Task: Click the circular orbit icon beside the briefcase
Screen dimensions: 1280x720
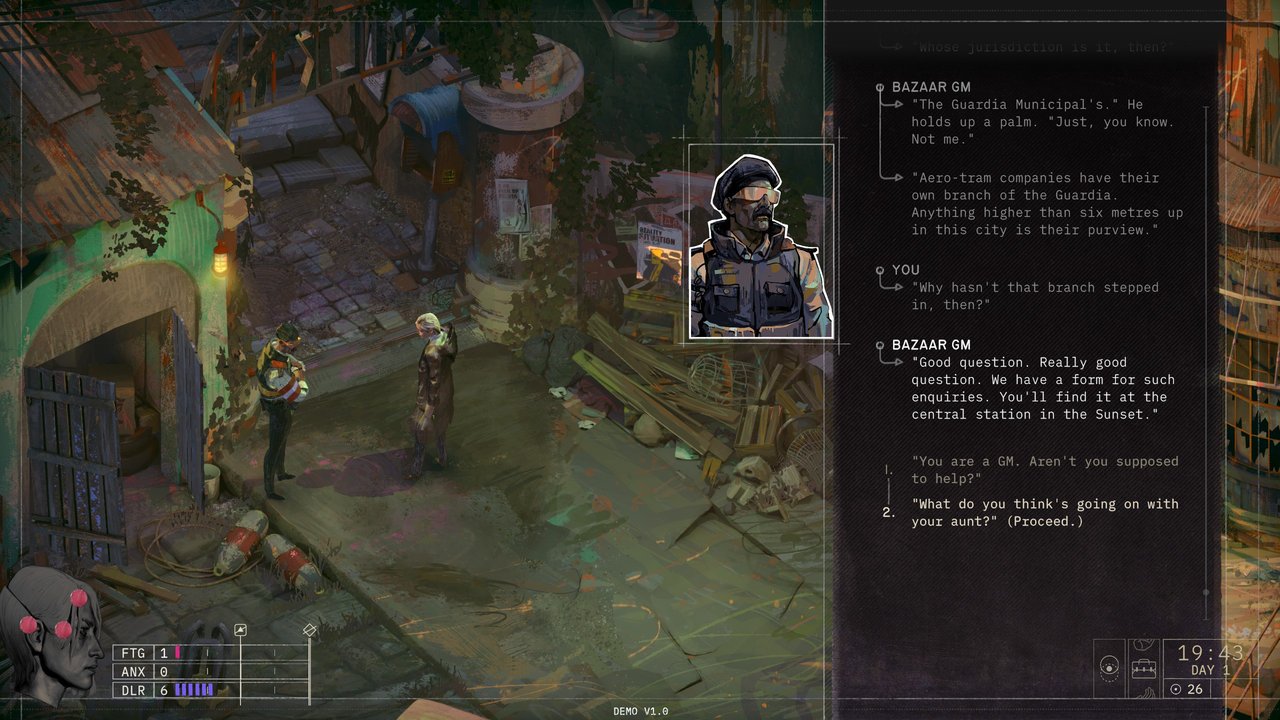Action: (x=1109, y=666)
